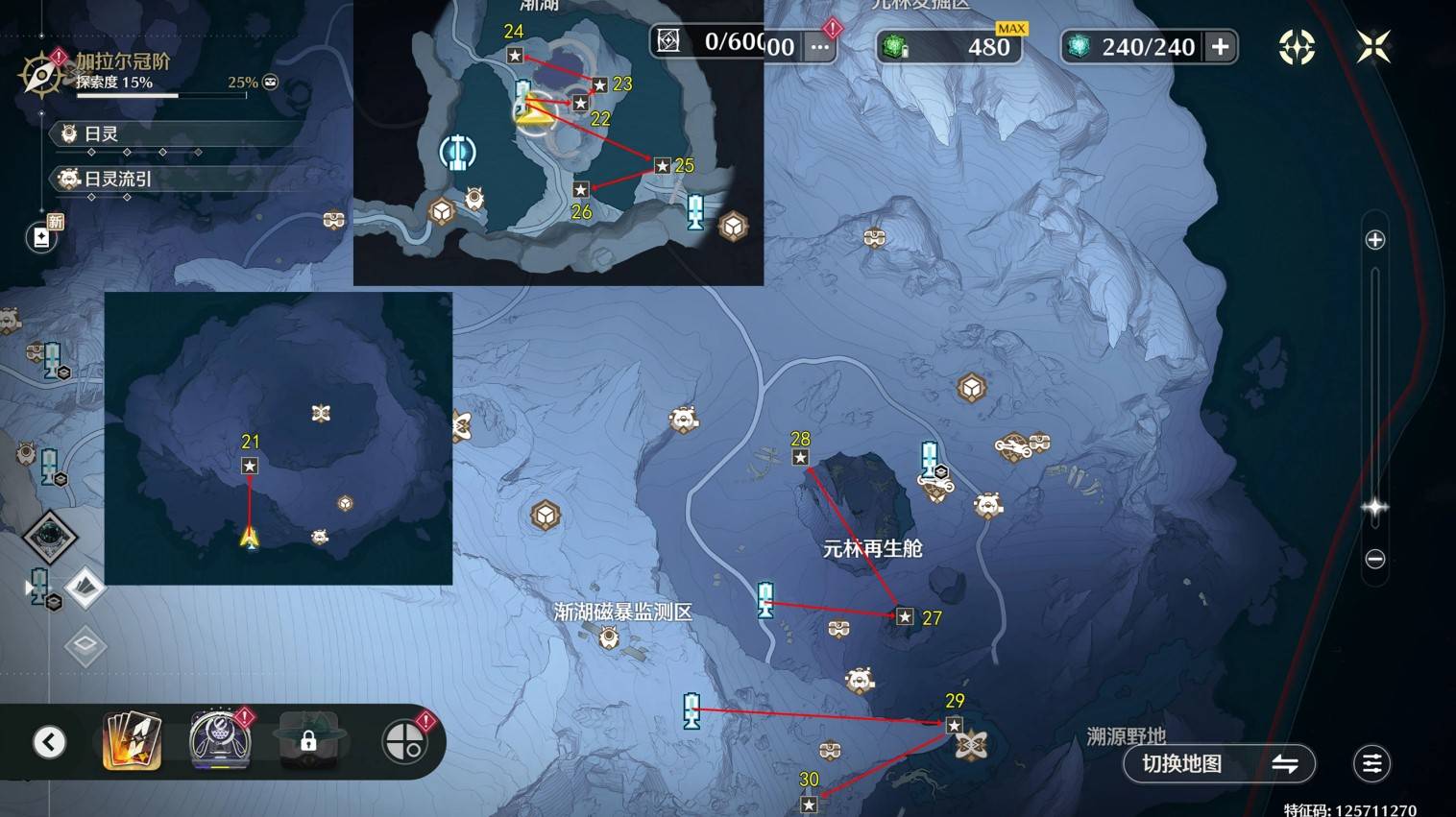Open the crosshair marker tool with alert
The height and width of the screenshot is (817, 1456).
[x=404, y=741]
